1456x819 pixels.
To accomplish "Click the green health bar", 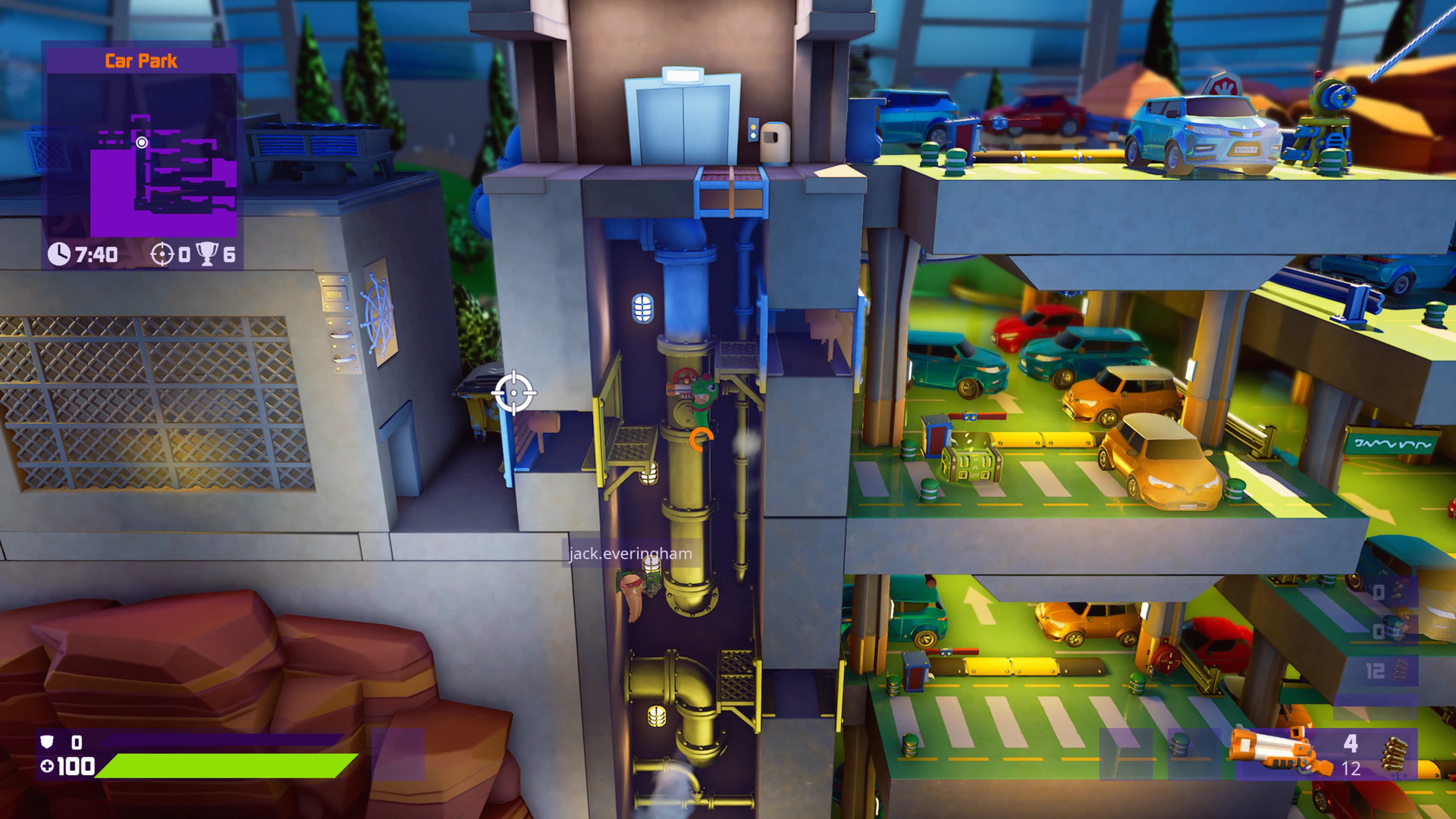I will pos(227,767).
